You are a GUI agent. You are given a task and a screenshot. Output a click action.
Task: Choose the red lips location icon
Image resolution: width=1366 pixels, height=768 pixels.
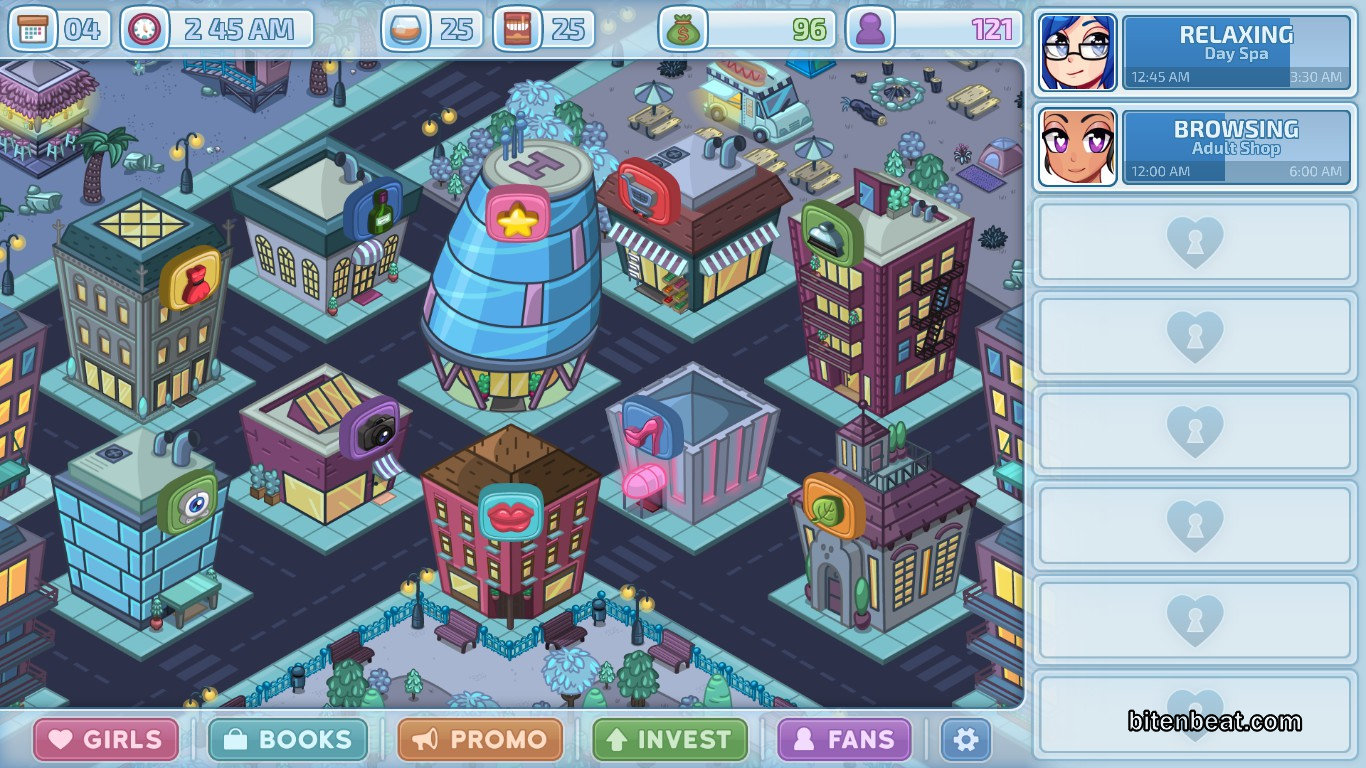tap(510, 512)
